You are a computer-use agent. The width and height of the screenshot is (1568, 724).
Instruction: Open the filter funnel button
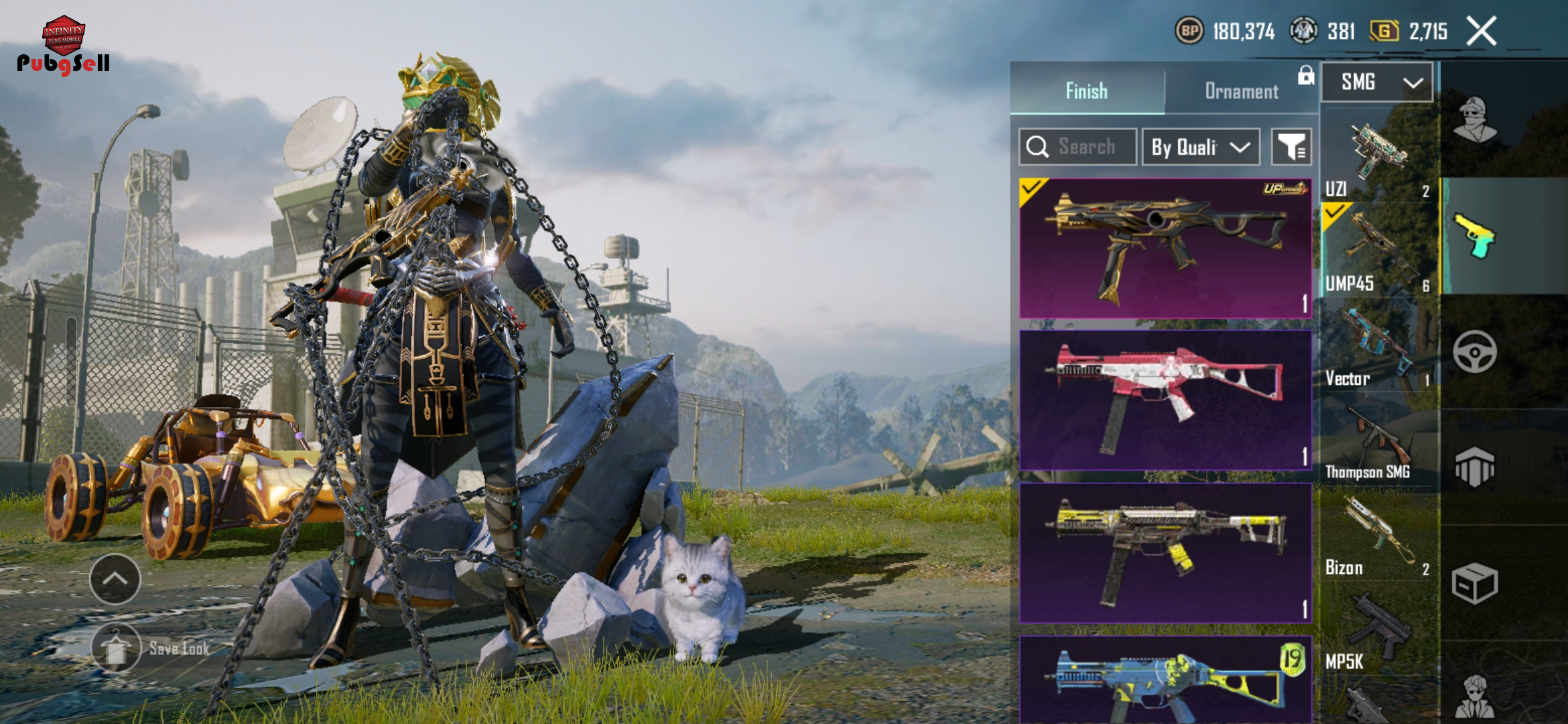[x=1291, y=147]
